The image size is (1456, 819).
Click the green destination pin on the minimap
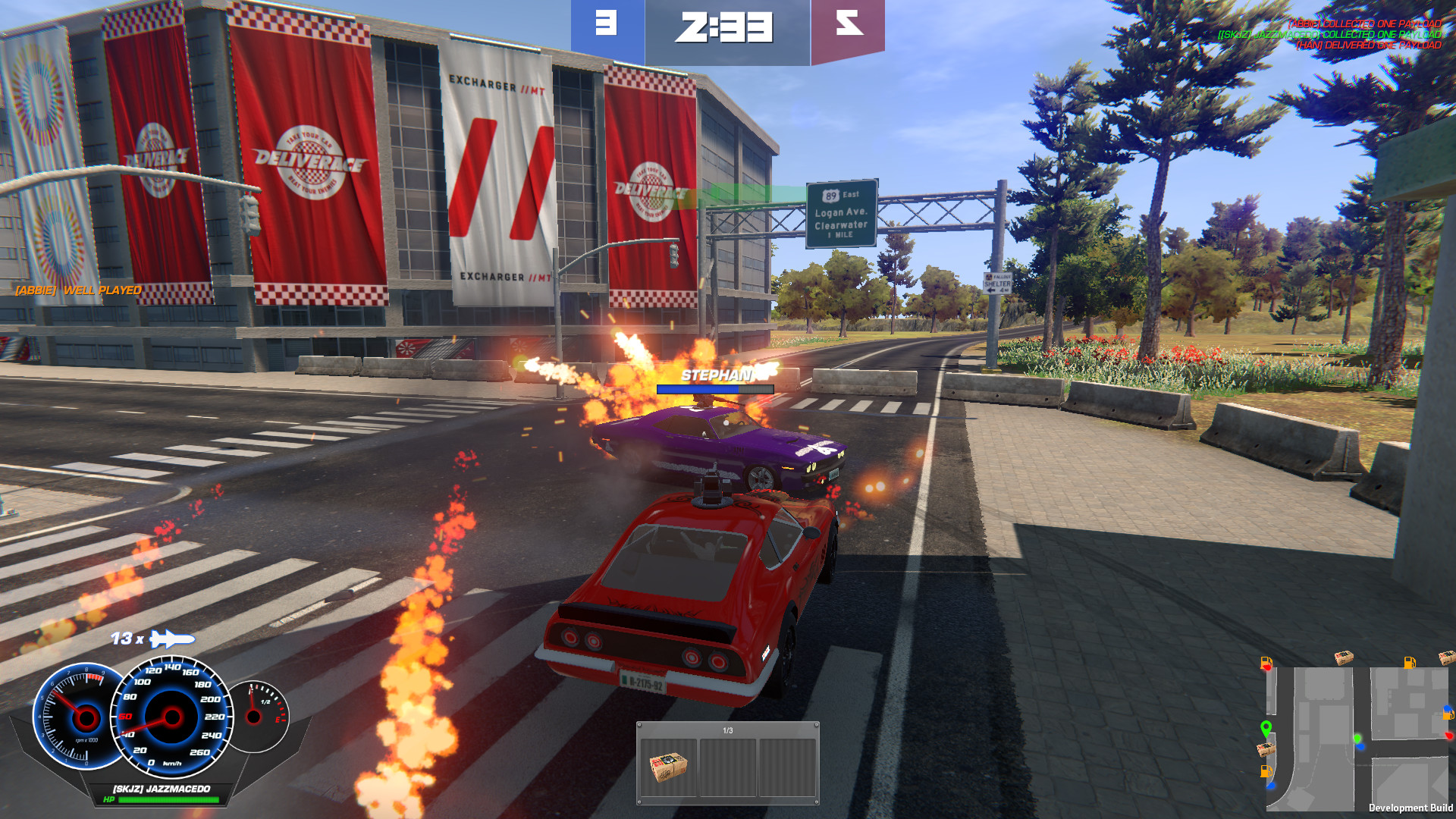pyautogui.click(x=1266, y=728)
